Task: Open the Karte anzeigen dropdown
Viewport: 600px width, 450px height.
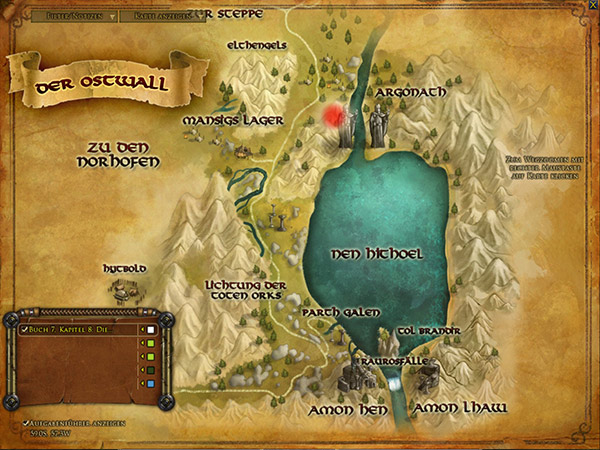Action: click(166, 16)
